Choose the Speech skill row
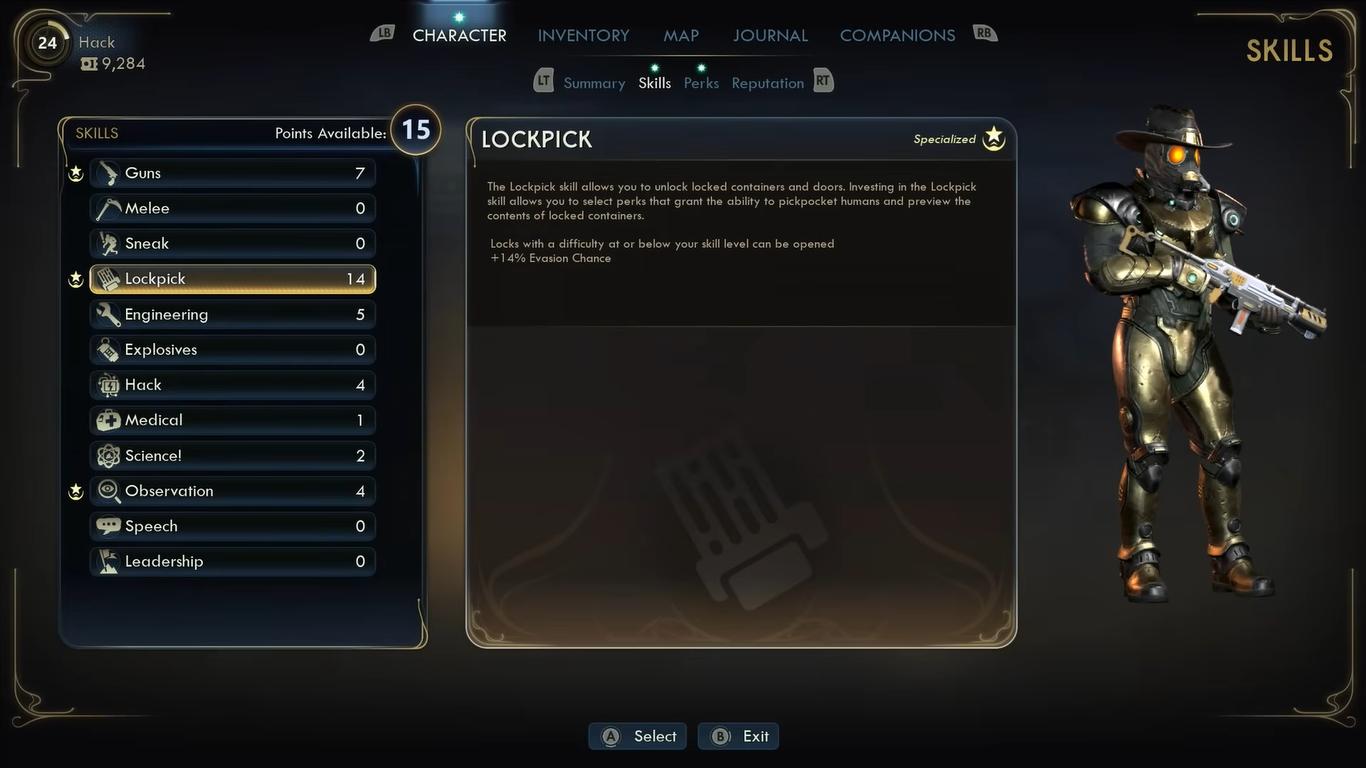 click(232, 527)
